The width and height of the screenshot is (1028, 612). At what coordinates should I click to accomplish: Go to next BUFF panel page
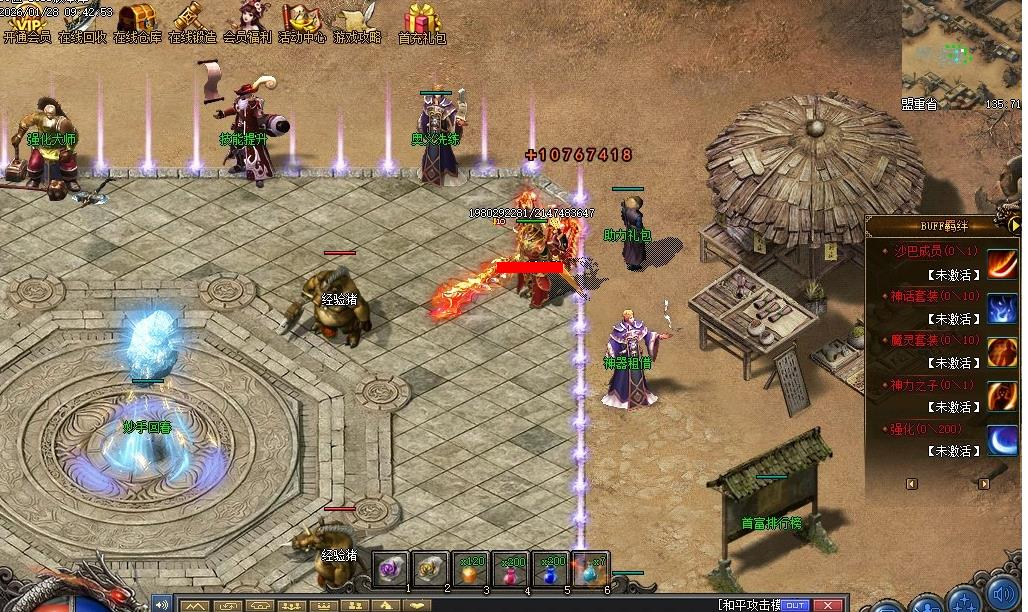click(x=984, y=484)
